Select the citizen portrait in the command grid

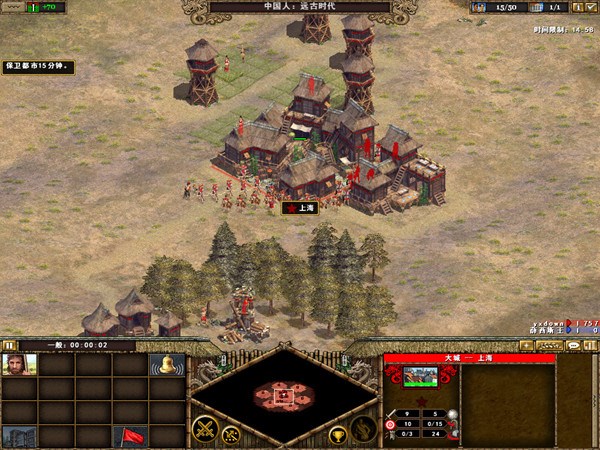(20, 365)
